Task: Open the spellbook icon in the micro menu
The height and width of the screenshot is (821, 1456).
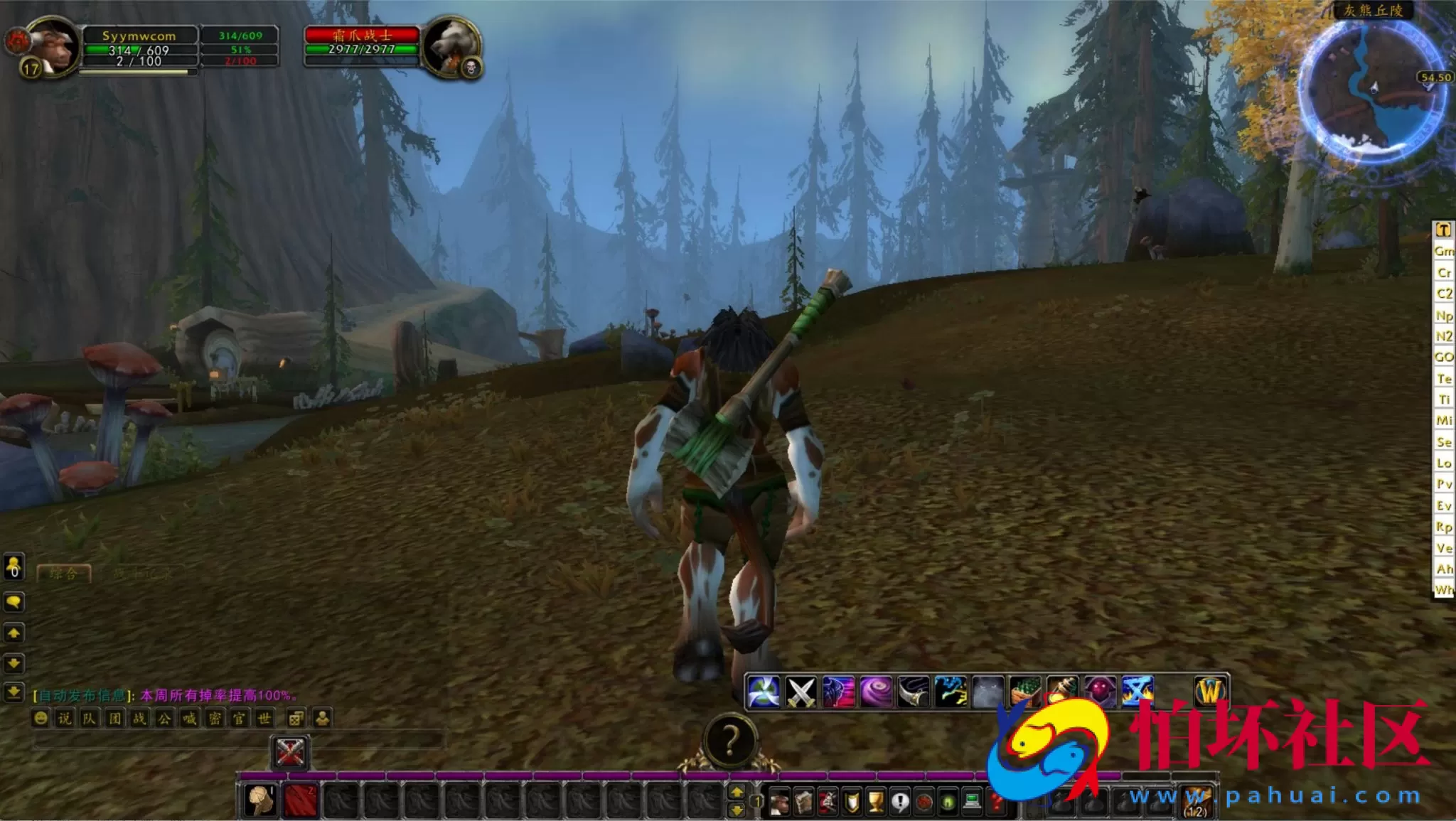Action: coord(802,802)
